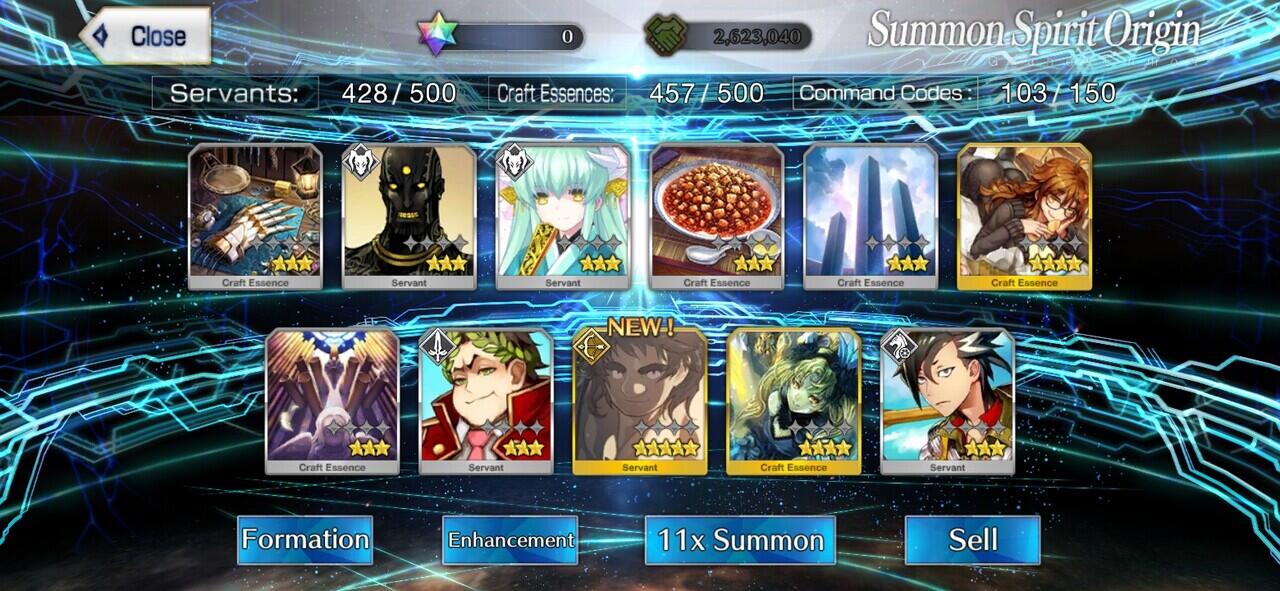The height and width of the screenshot is (591, 1280).
Task: Select the winged white figure Craft Essence
Action: click(332, 400)
